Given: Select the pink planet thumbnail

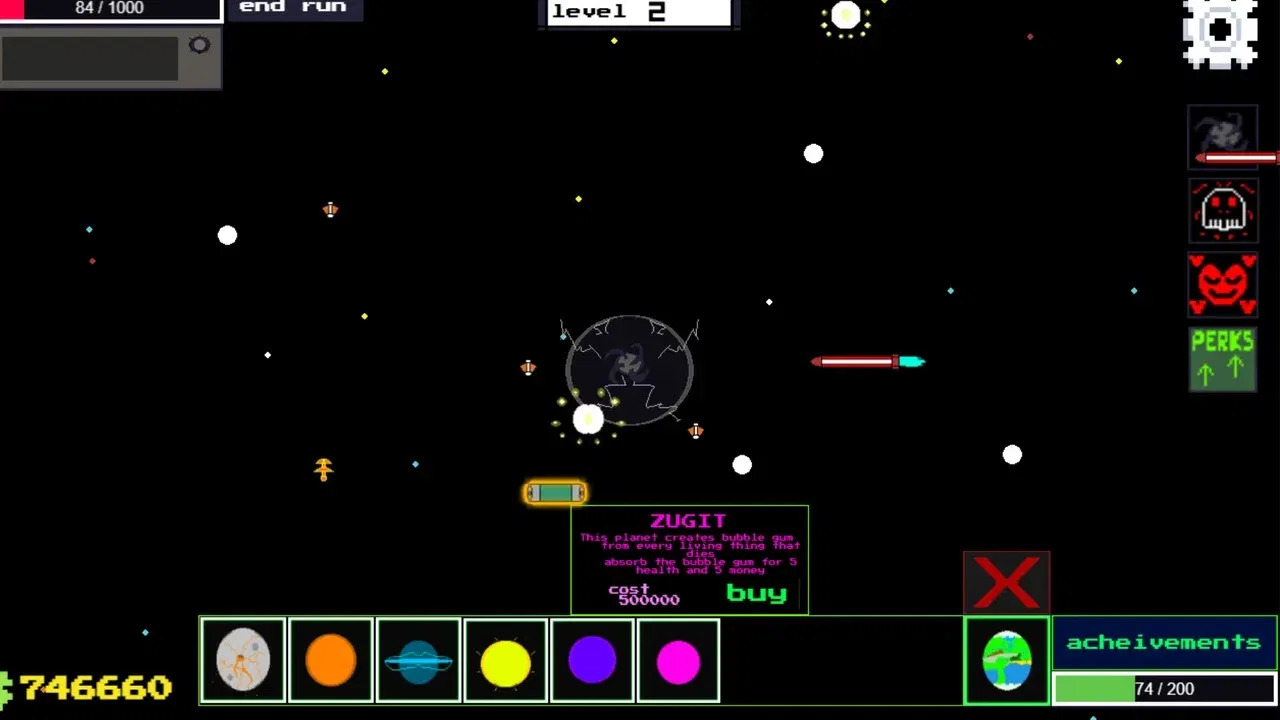Looking at the screenshot, I should coord(679,660).
